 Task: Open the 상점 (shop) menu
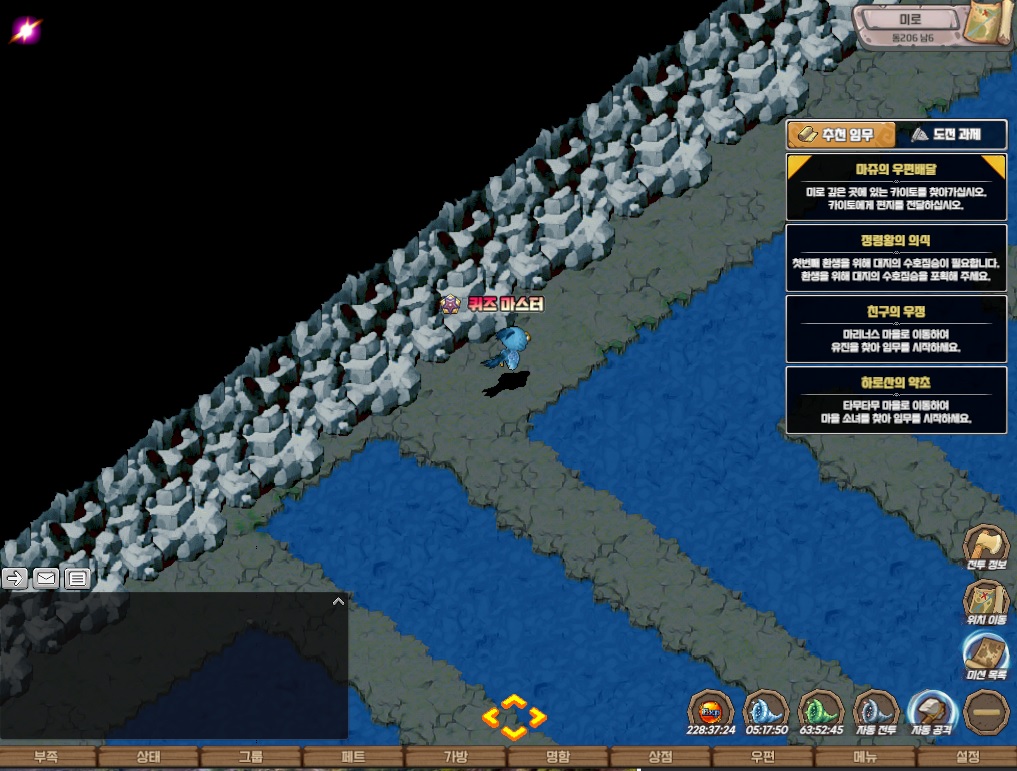660,757
